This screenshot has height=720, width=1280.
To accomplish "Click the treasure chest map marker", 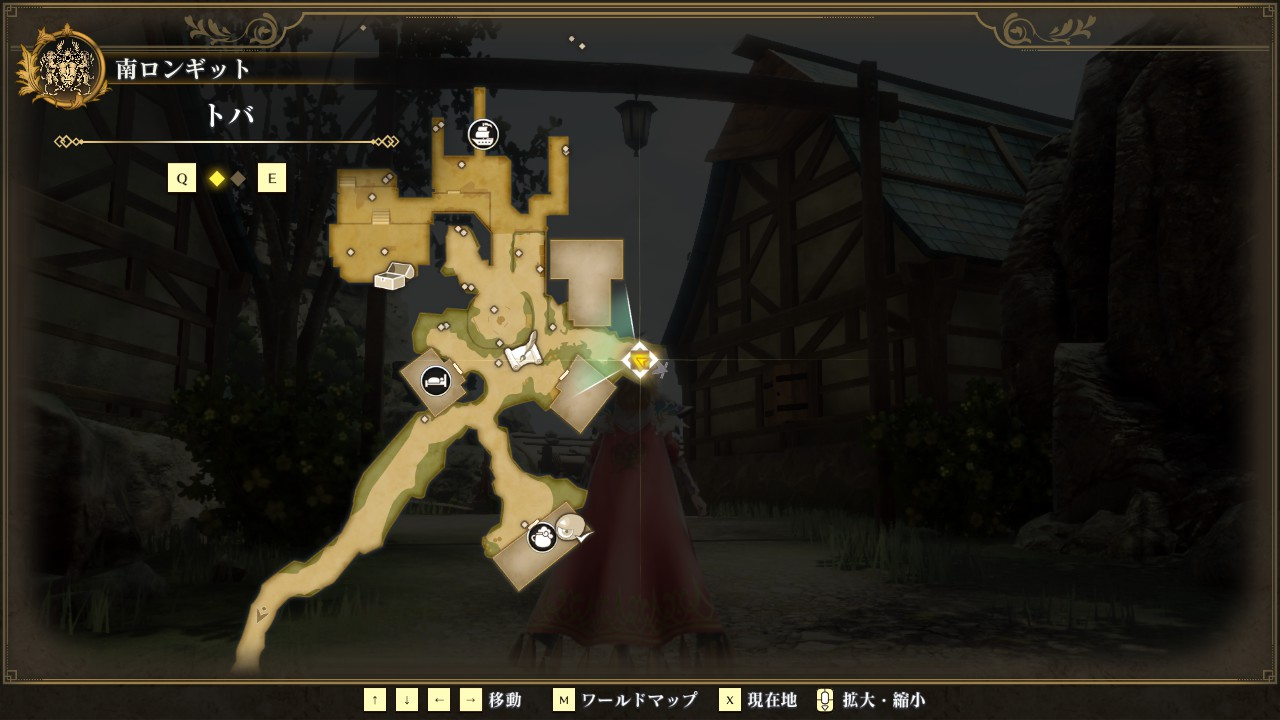I will [x=391, y=277].
